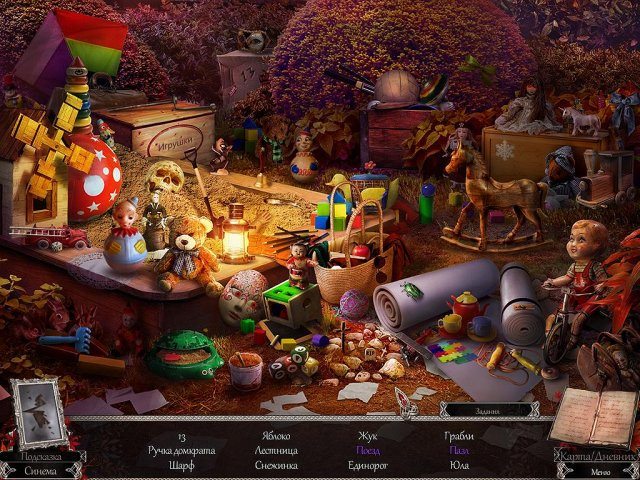Click the Грабли word in the list
640x480 pixels.
(459, 436)
